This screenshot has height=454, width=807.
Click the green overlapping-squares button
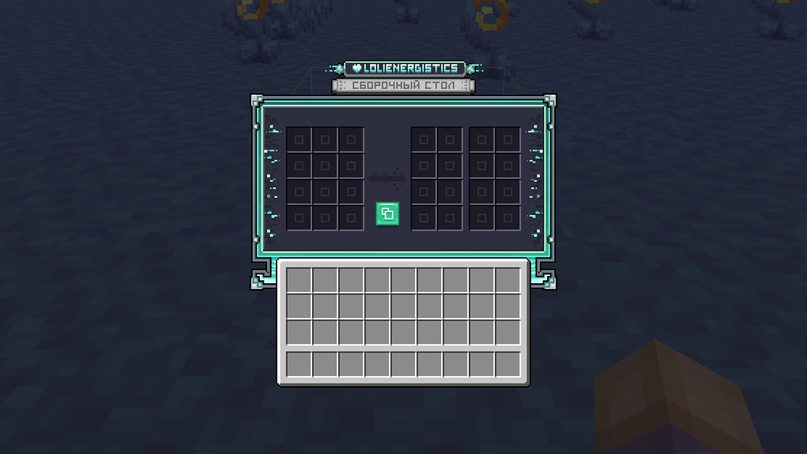coord(387,213)
